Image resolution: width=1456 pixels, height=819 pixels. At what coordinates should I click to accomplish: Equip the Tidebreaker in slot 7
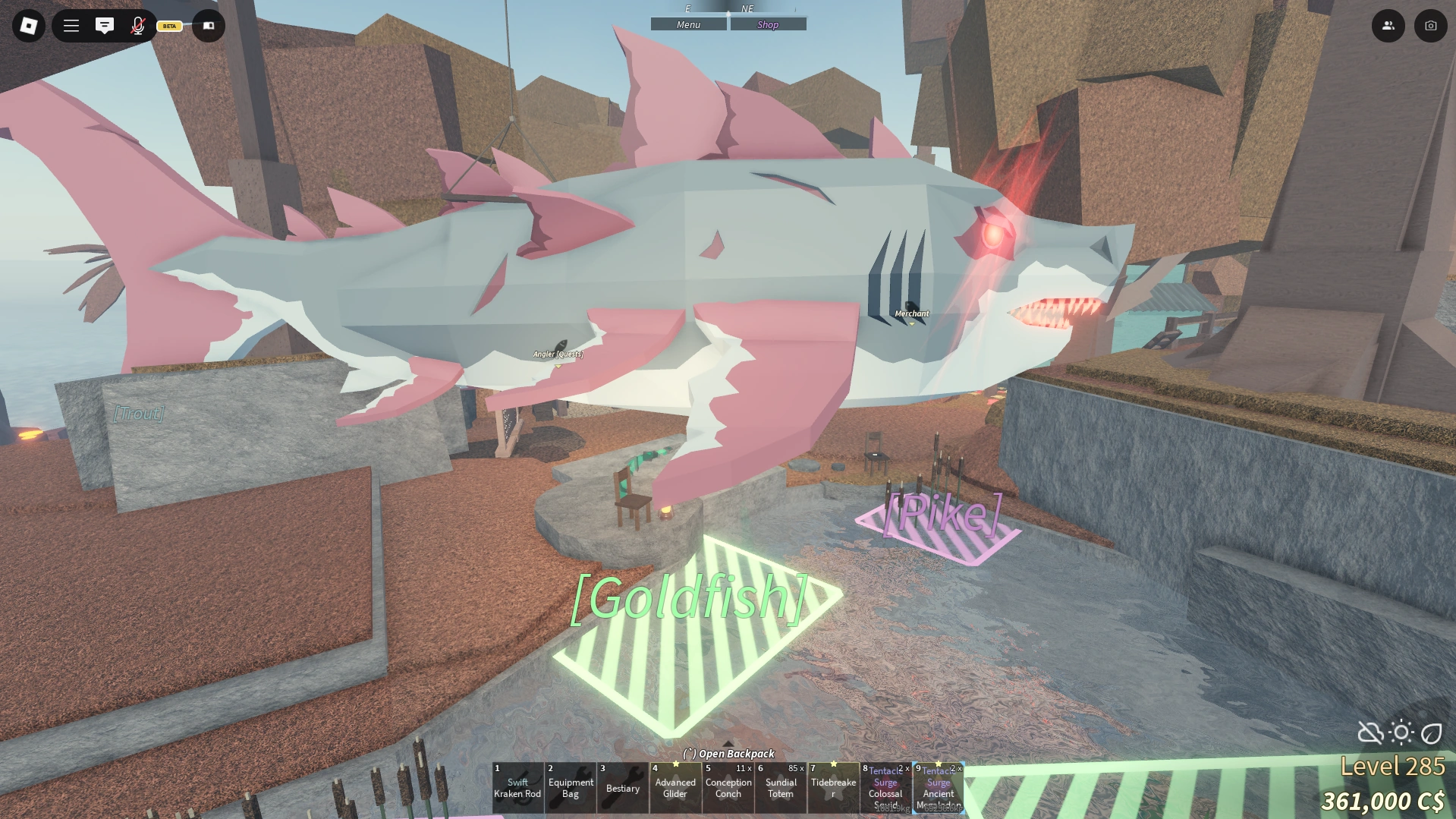832,789
